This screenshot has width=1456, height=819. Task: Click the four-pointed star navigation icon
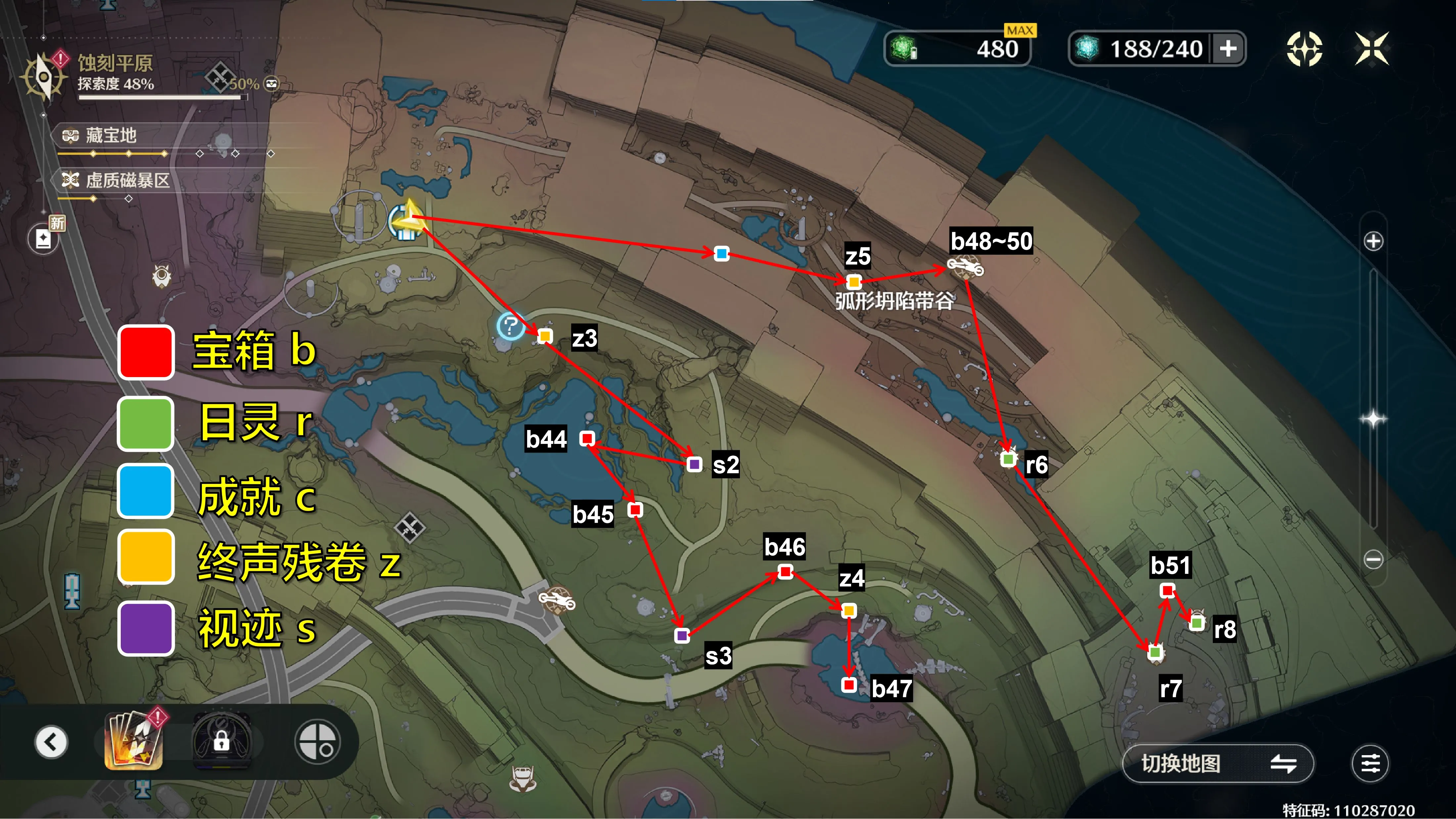point(1304,49)
